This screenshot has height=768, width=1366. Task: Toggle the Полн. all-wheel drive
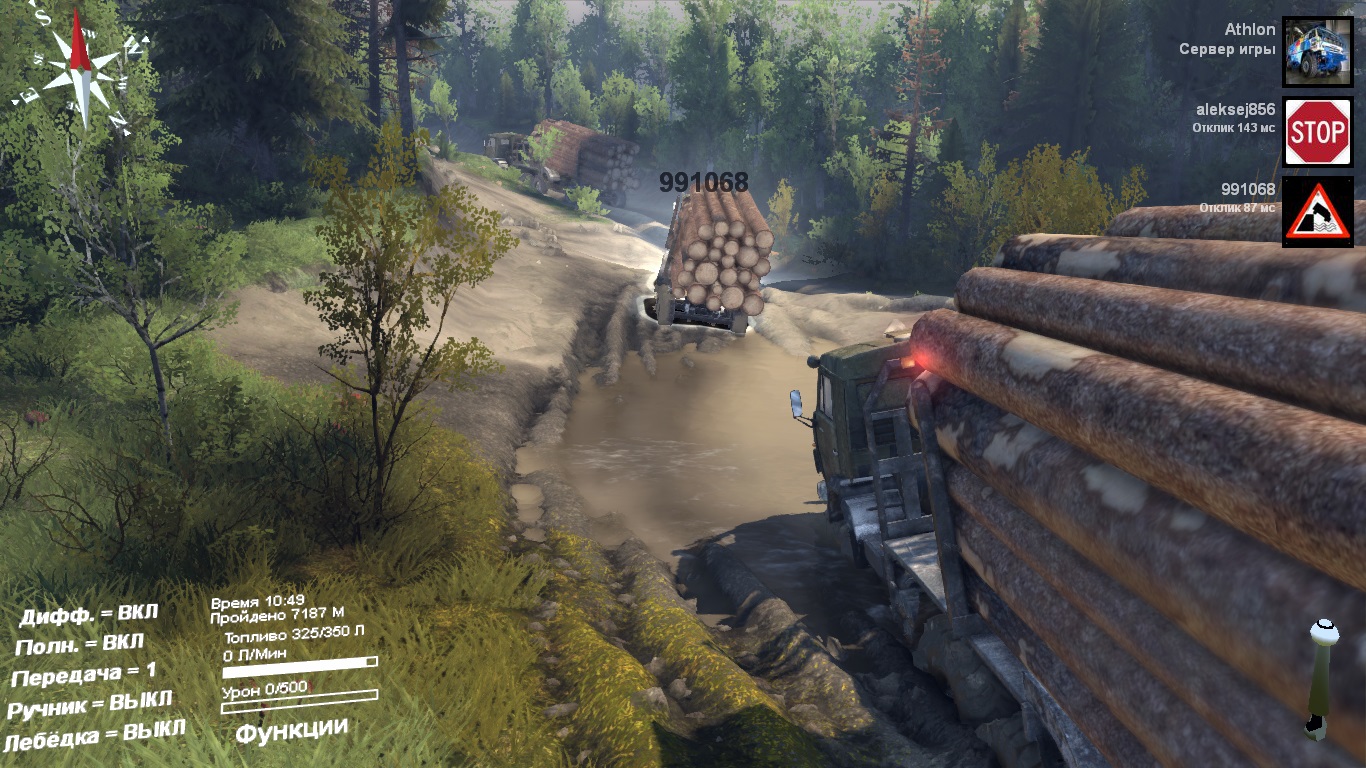pyautogui.click(x=80, y=643)
